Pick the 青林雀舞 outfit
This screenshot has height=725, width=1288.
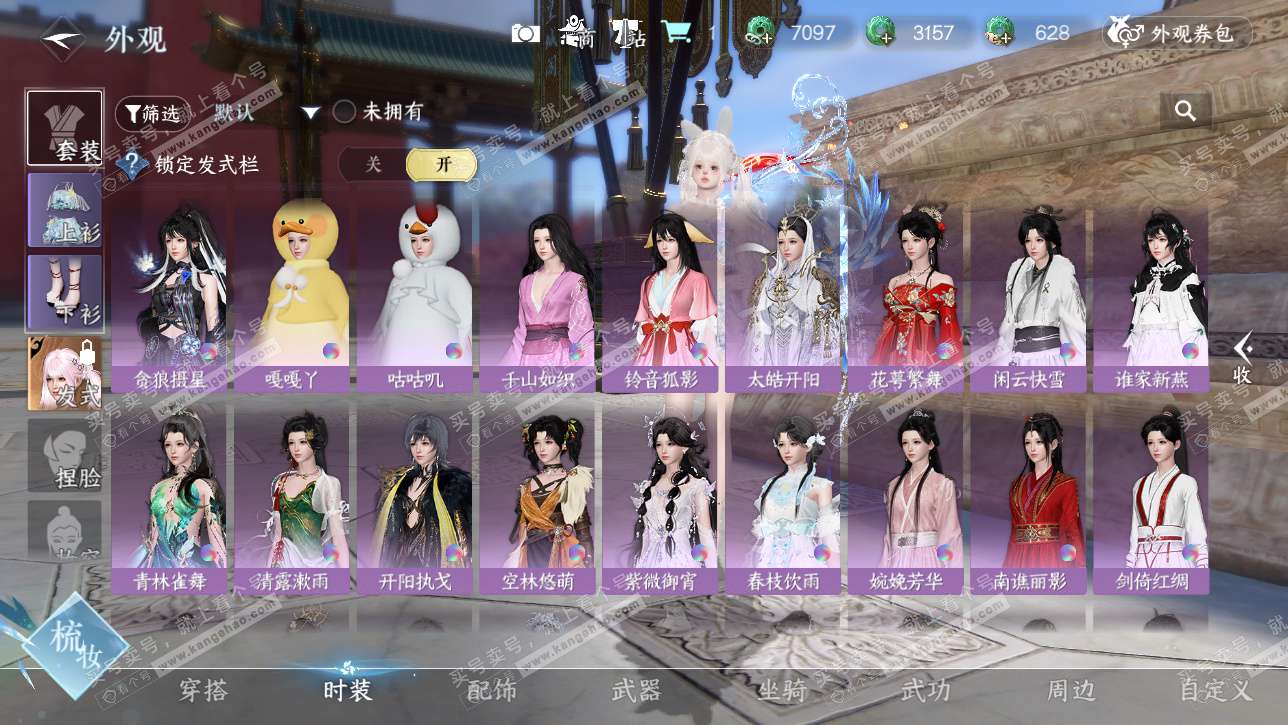(169, 498)
